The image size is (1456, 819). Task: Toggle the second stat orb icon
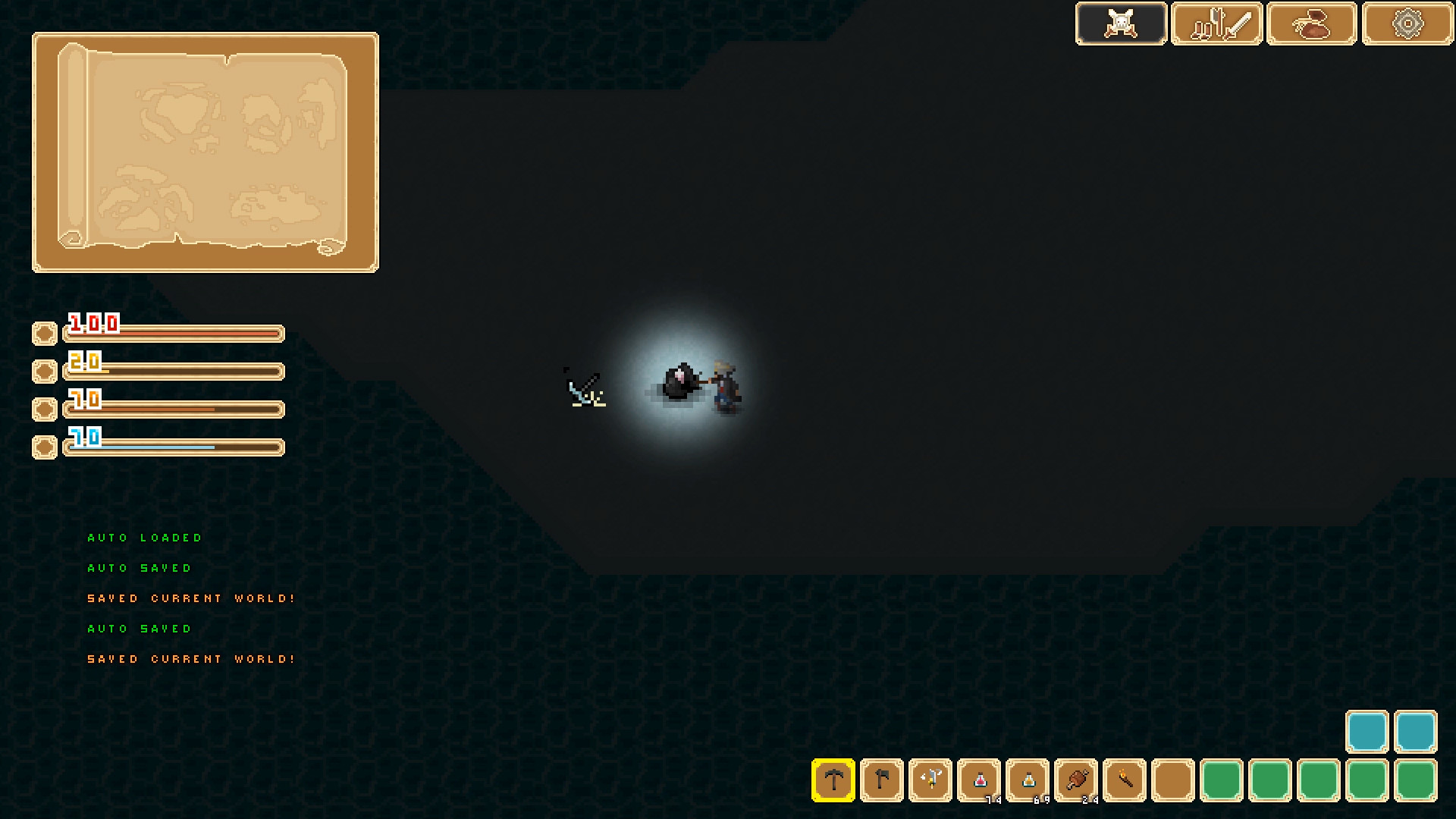tap(44, 371)
